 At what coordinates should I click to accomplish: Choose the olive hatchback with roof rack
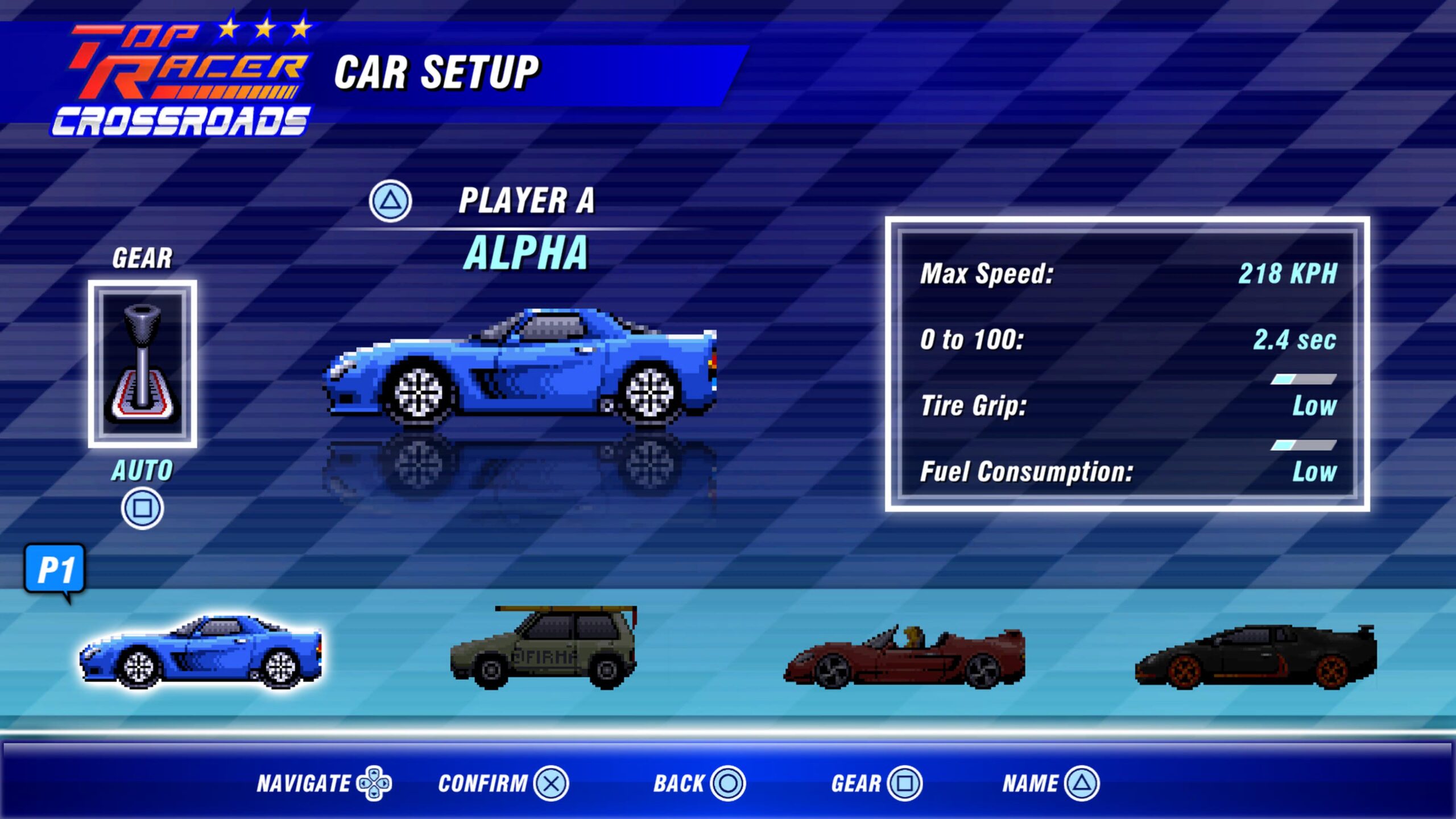(544, 650)
